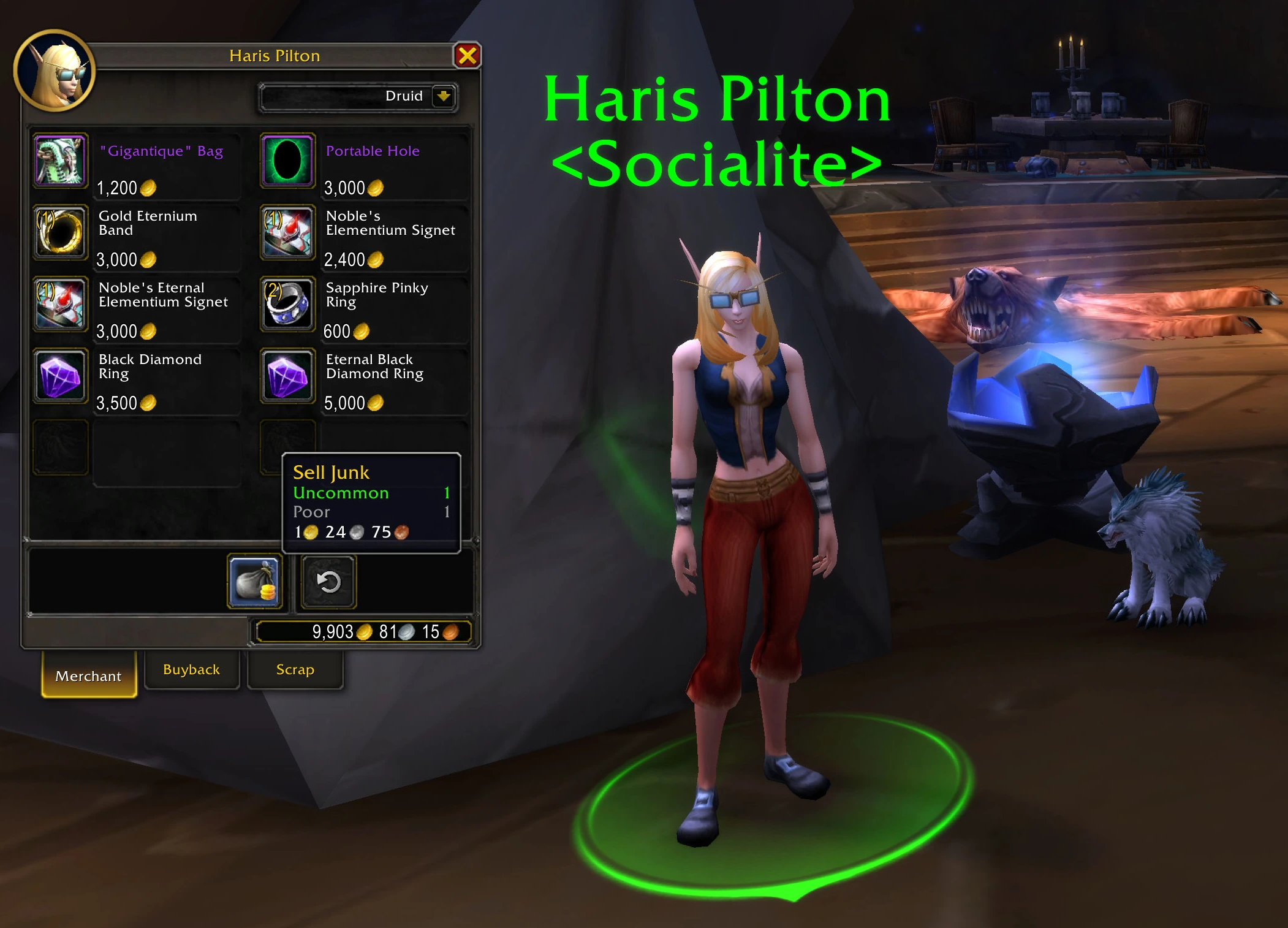Pick the Noble's Eternal Elementium Signet

(x=61, y=304)
